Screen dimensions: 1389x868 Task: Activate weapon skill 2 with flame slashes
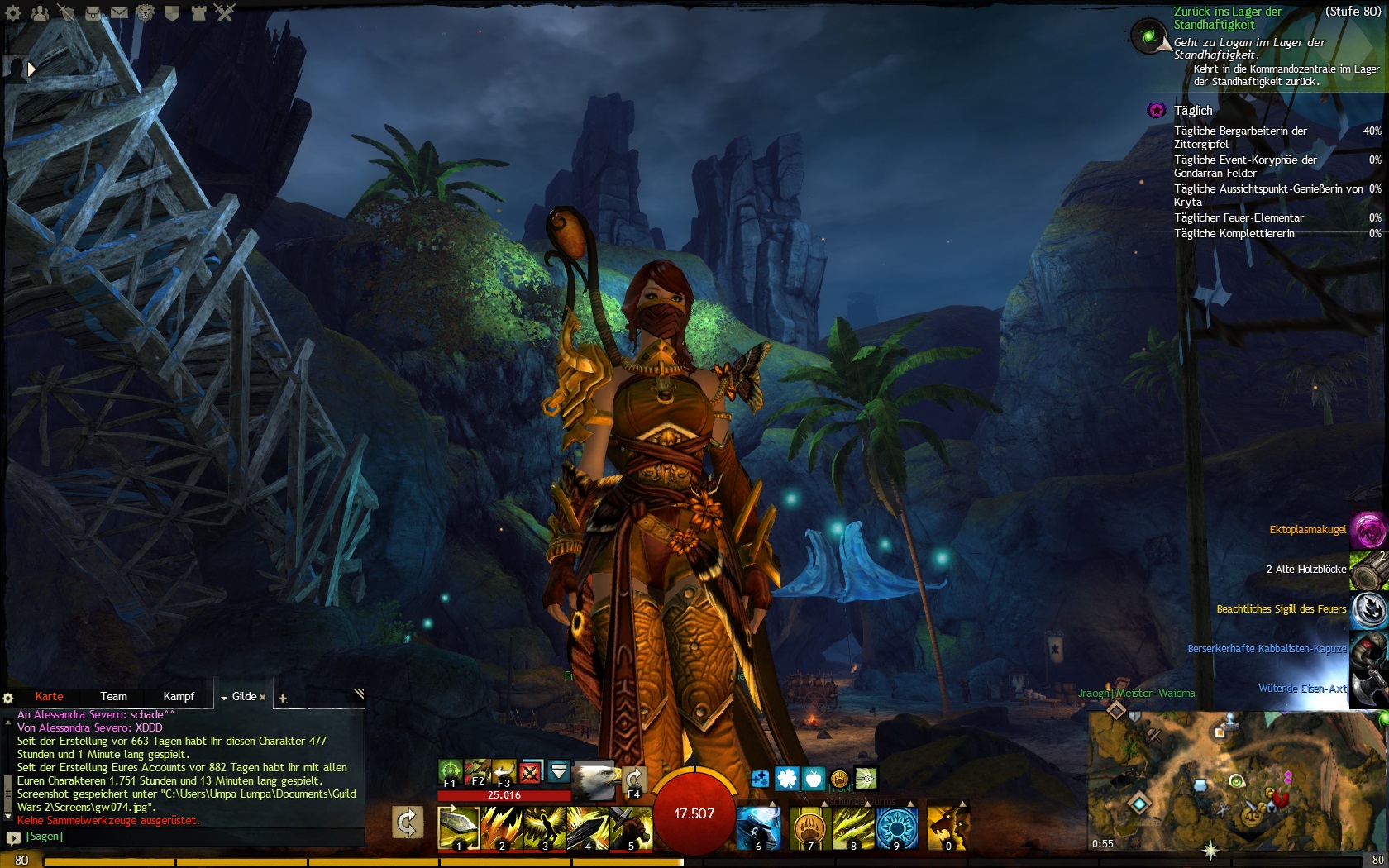tap(501, 827)
